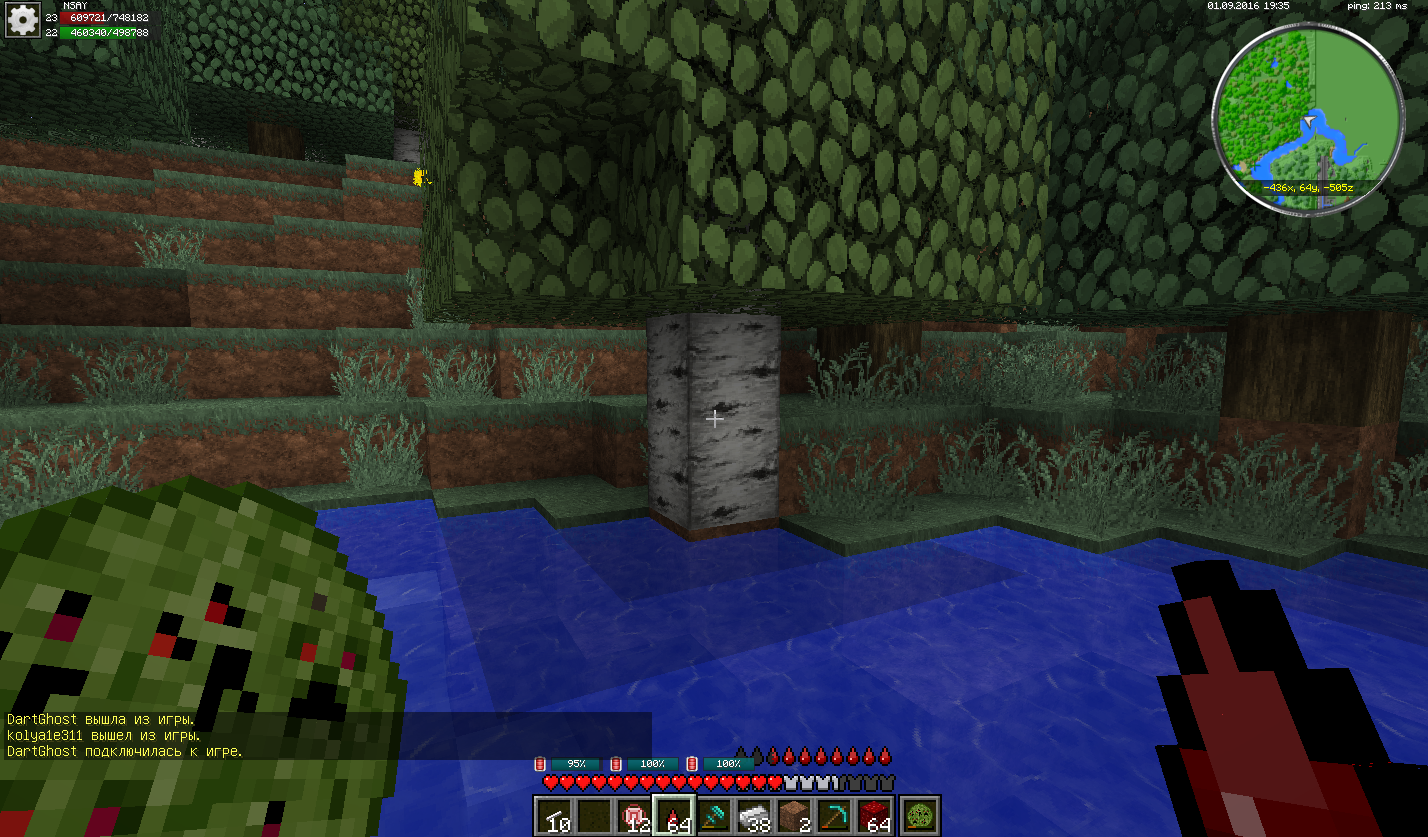Select the hotbar slot holding 10 sticks
This screenshot has width=1428, height=837.
click(554, 816)
